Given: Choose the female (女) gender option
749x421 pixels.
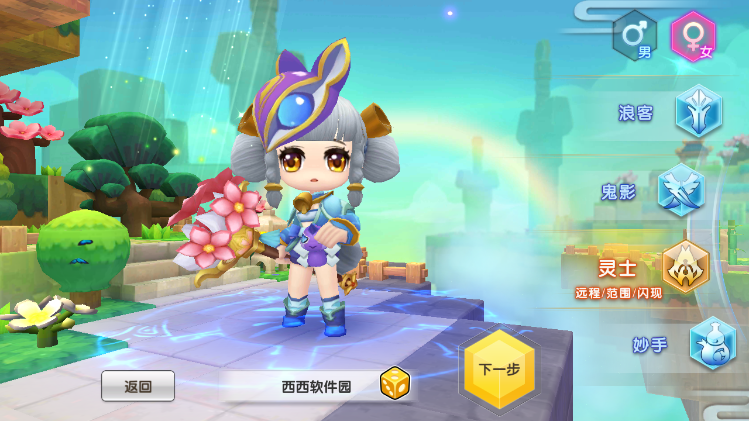Looking at the screenshot, I should (x=693, y=36).
